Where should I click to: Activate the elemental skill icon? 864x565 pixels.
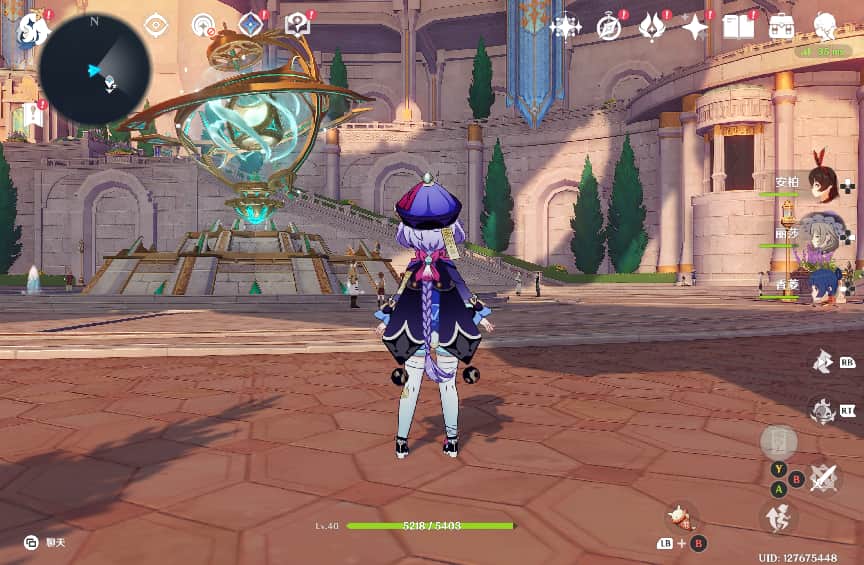(822, 361)
